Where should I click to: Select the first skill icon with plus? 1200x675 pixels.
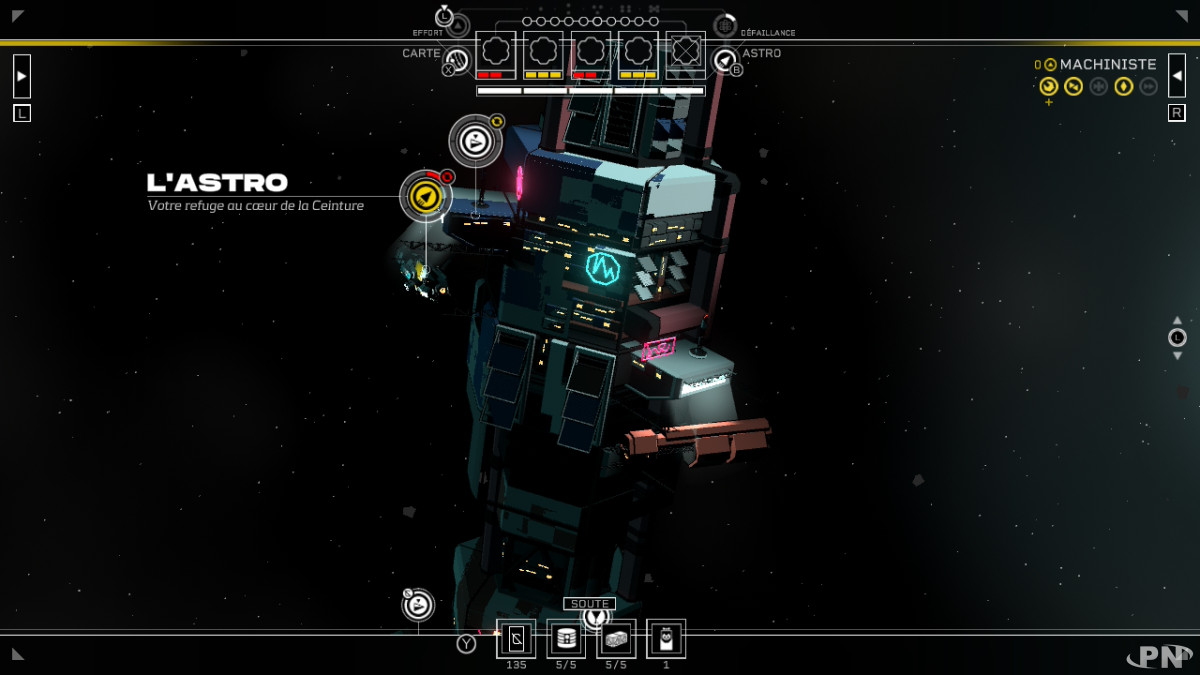pos(1048,87)
